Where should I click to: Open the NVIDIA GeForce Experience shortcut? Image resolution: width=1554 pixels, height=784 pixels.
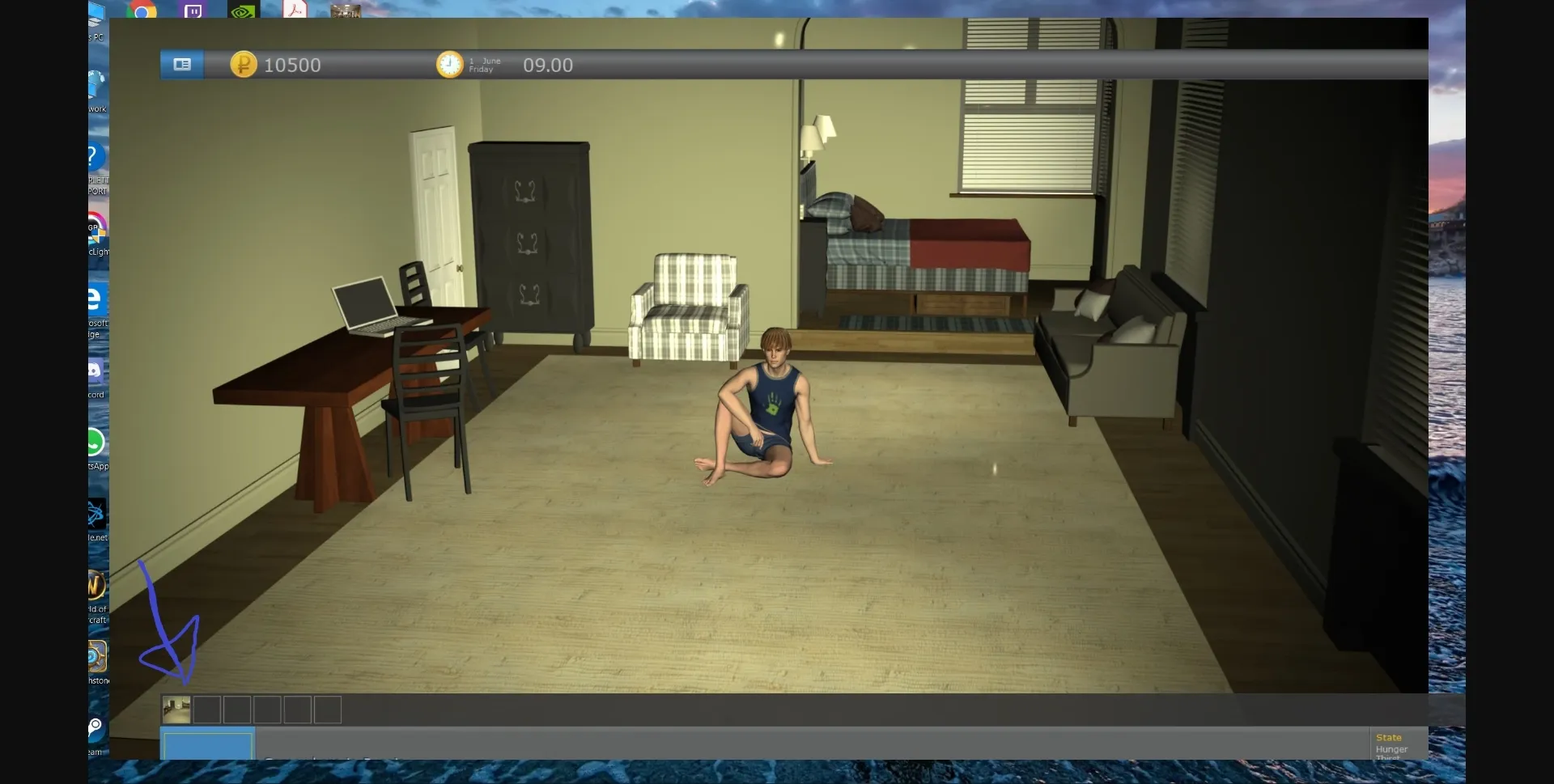pos(242,10)
